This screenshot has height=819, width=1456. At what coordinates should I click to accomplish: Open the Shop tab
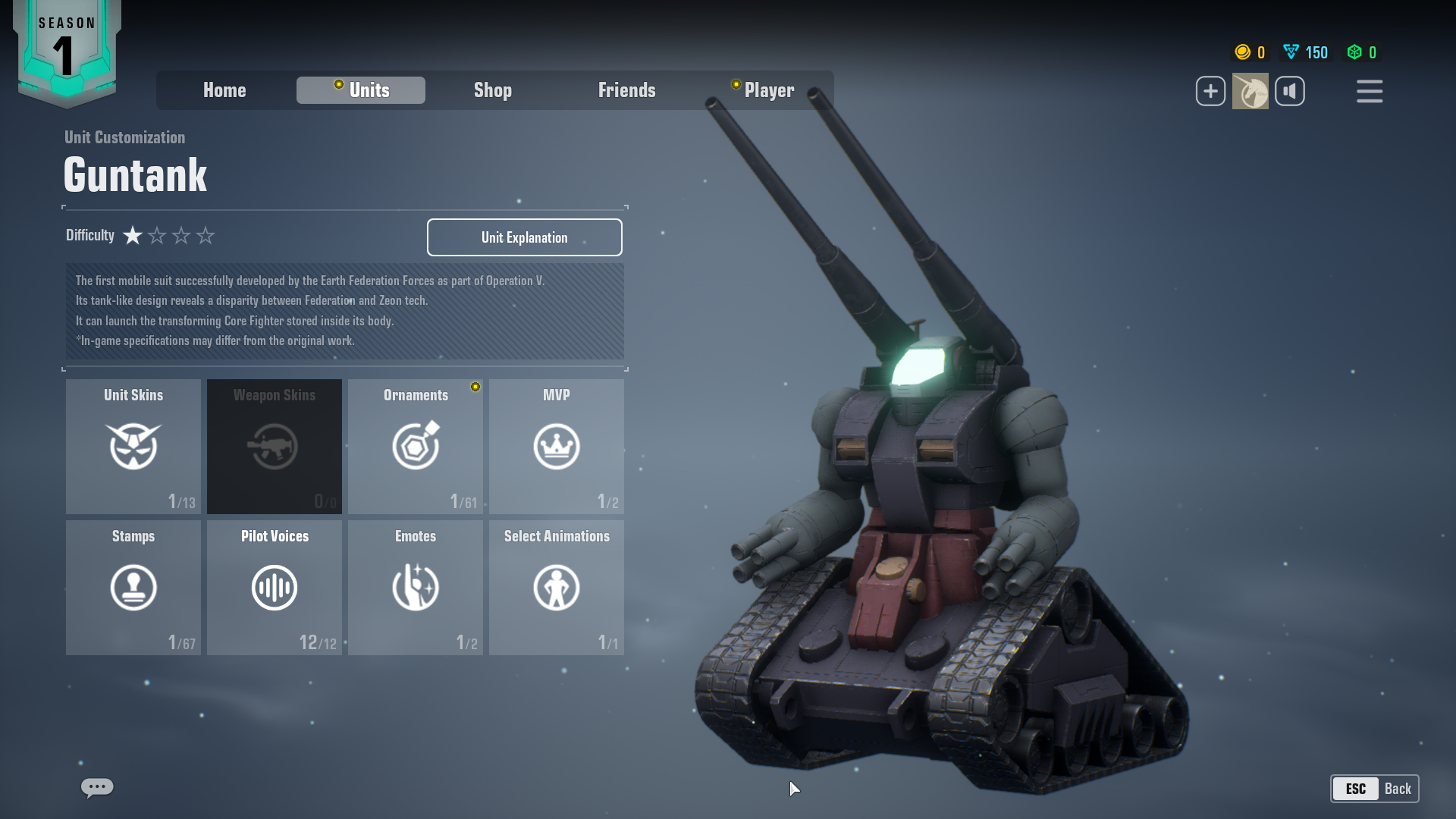(493, 90)
